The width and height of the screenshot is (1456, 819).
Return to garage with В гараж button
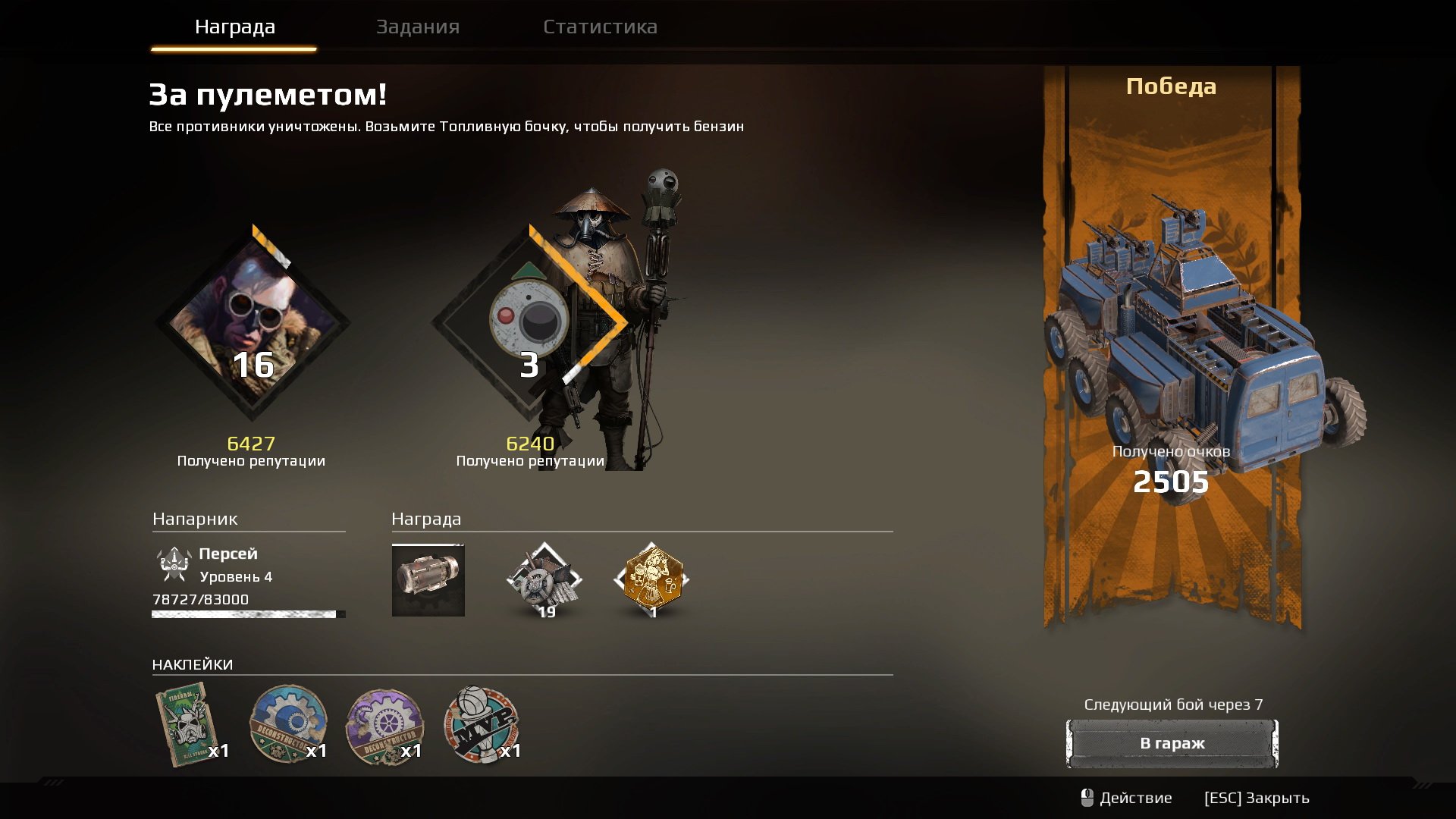pos(1172,743)
